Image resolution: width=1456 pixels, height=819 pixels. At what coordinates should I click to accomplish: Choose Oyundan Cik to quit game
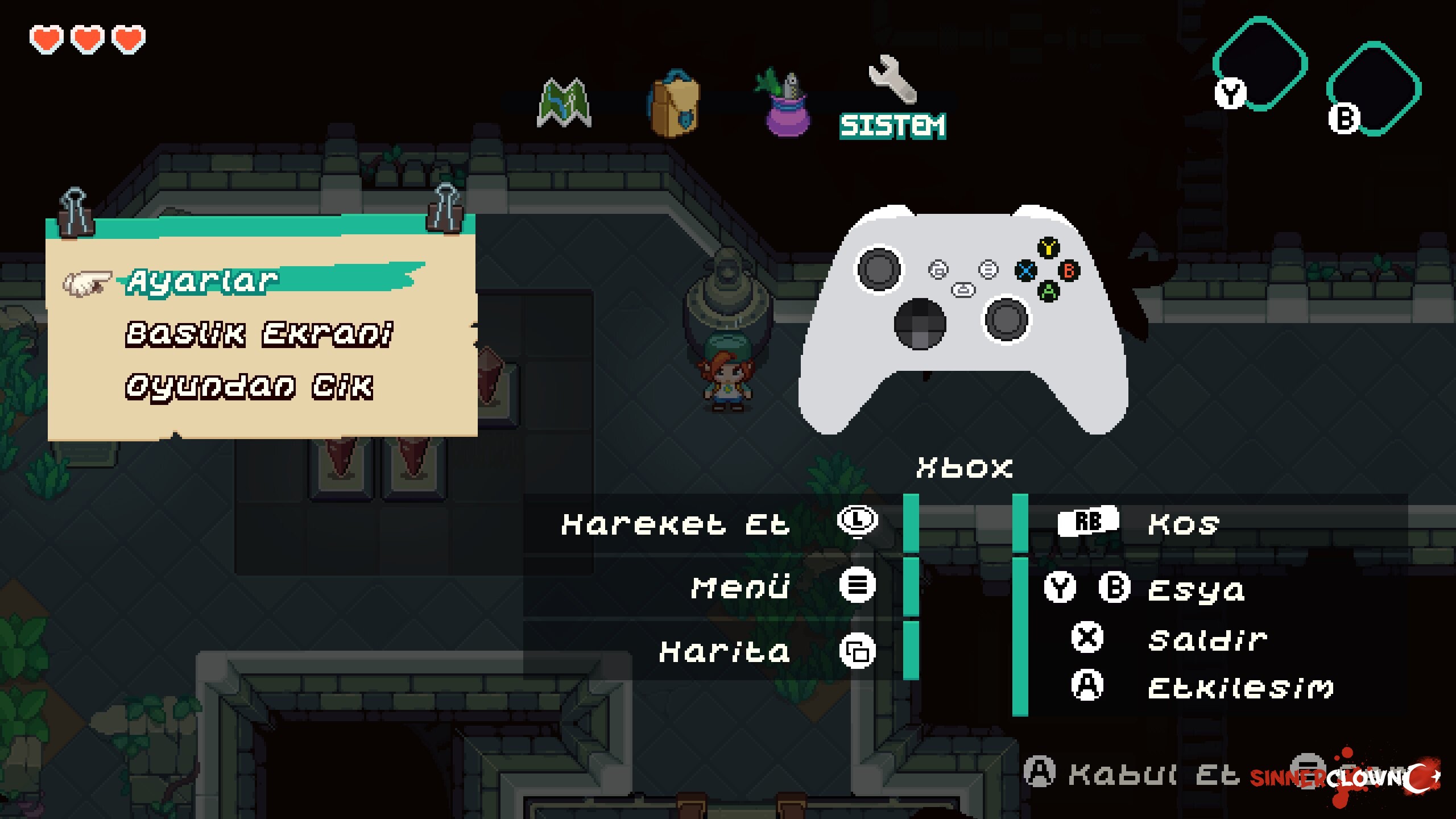[x=249, y=387]
